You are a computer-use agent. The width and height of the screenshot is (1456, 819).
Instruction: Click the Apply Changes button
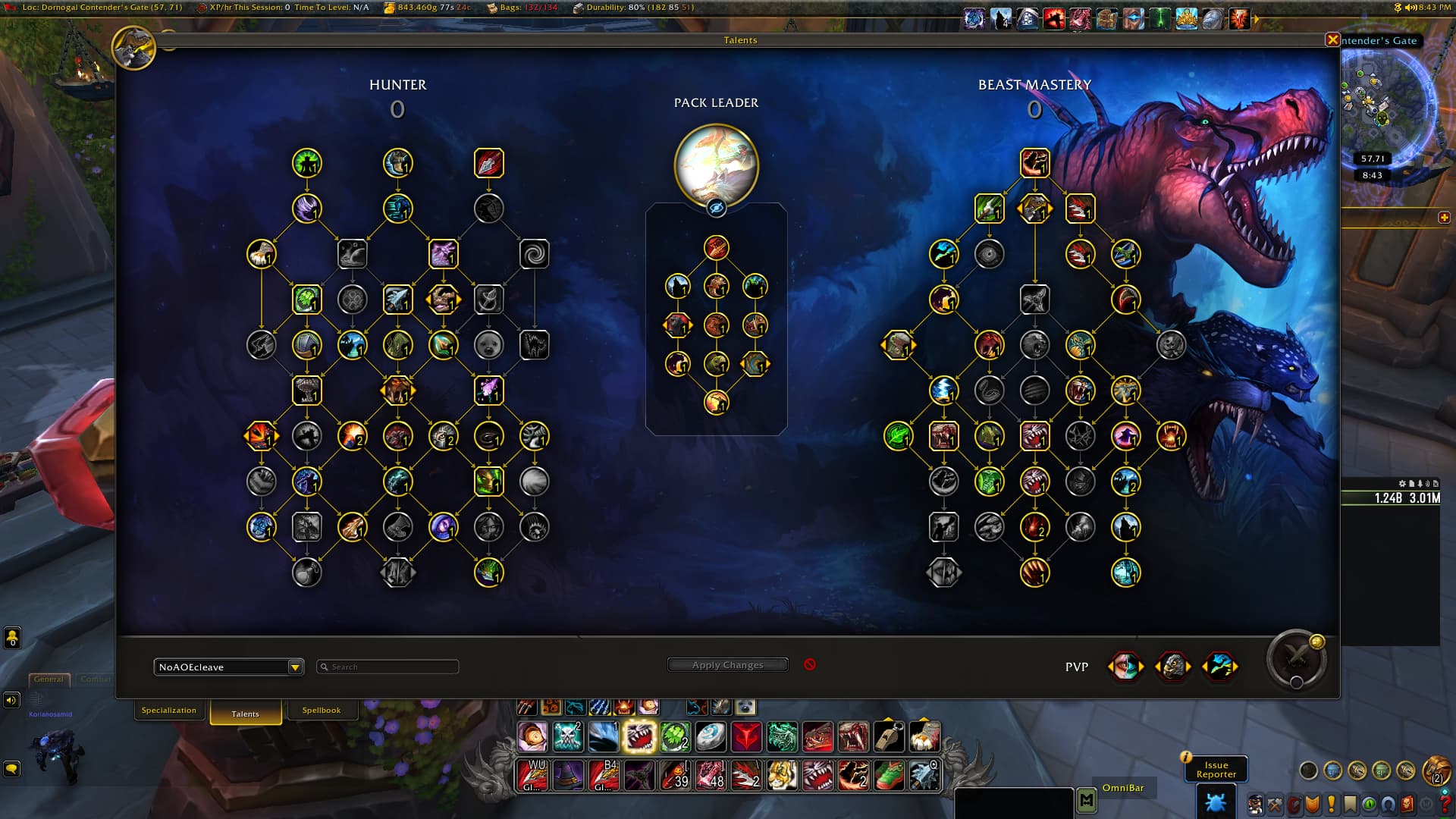tap(727, 665)
